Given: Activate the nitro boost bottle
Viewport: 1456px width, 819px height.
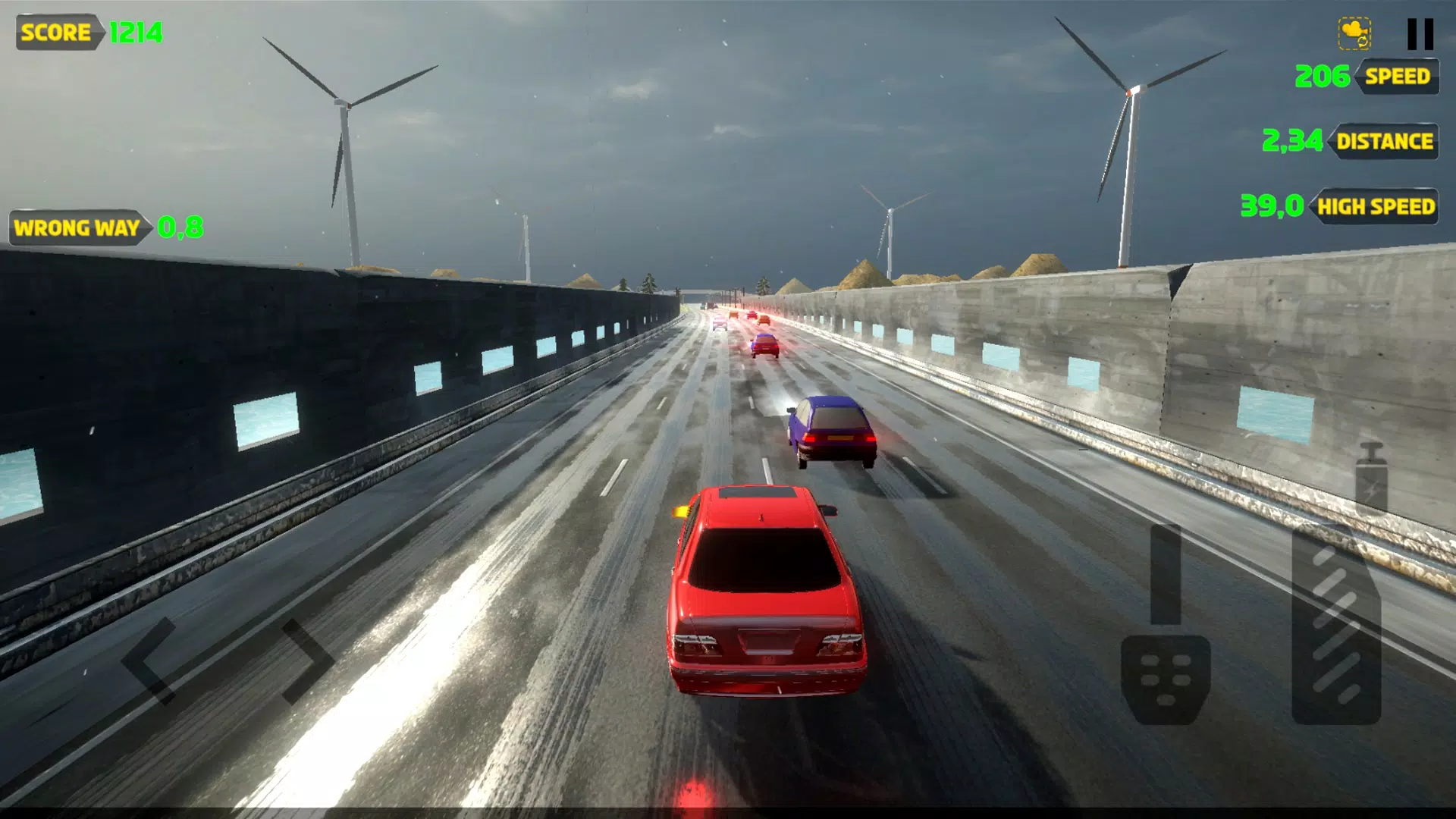Looking at the screenshot, I should (x=1371, y=479).
